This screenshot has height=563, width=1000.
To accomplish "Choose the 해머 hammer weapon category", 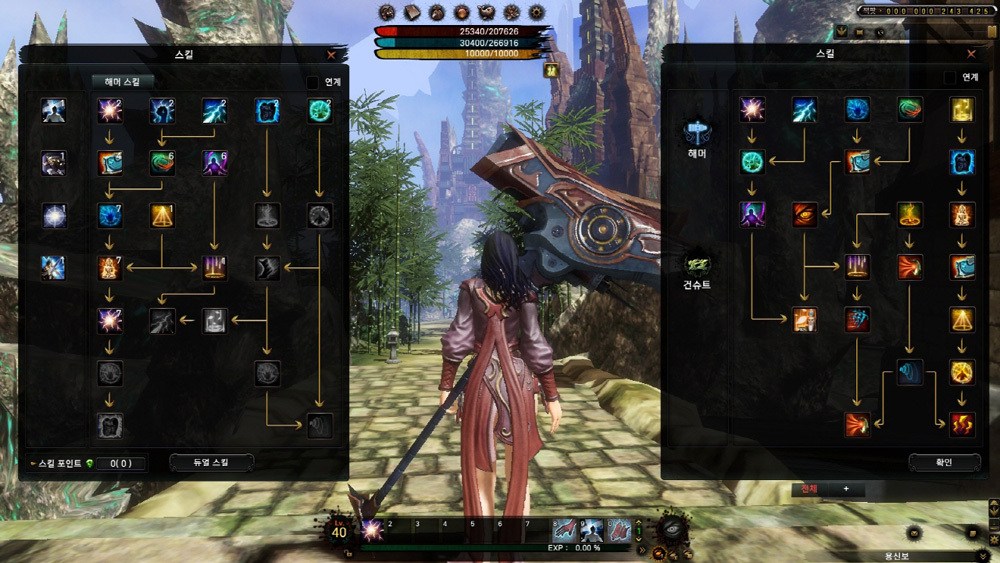I will tap(697, 134).
